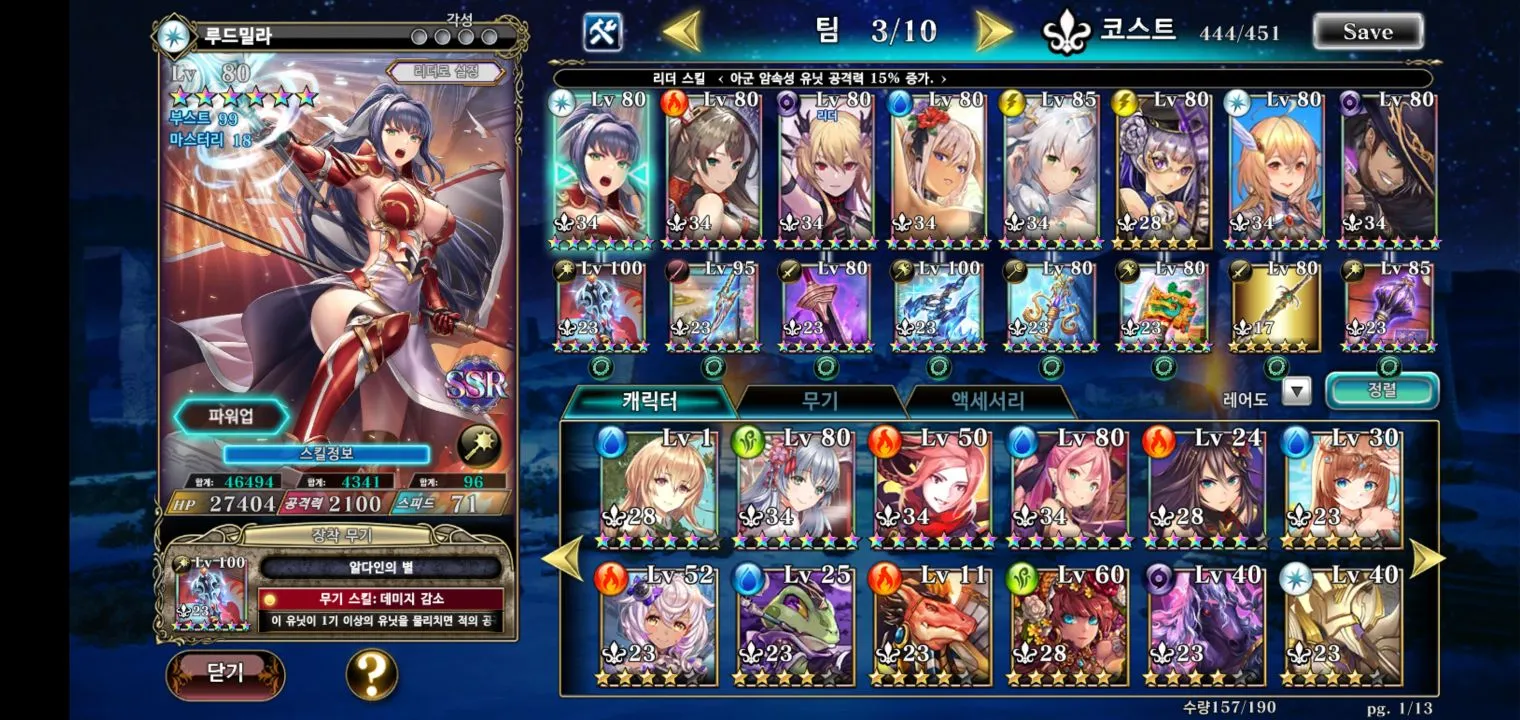The image size is (1520, 720).
Task: Select the 캐릭터 tab
Action: (650, 401)
